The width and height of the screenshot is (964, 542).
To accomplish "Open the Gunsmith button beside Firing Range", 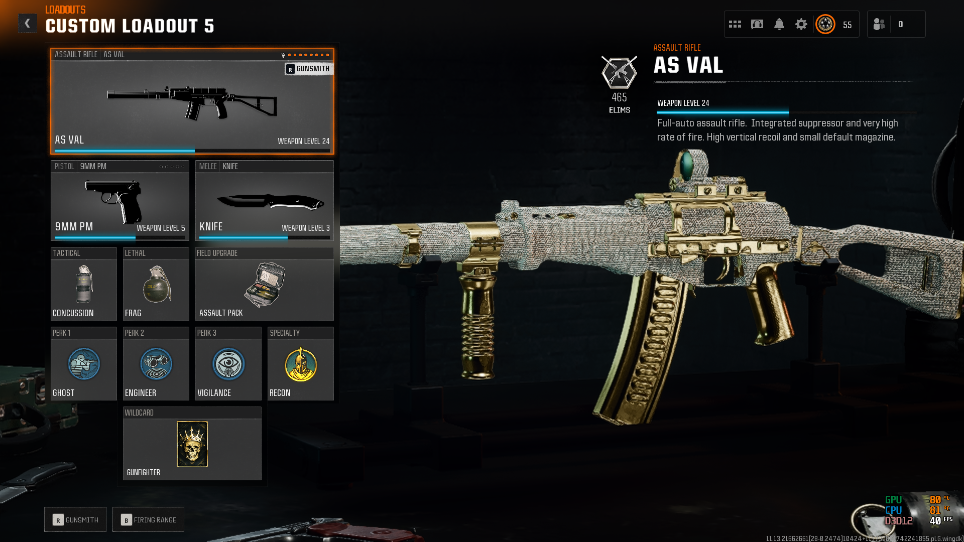I will pos(75,519).
